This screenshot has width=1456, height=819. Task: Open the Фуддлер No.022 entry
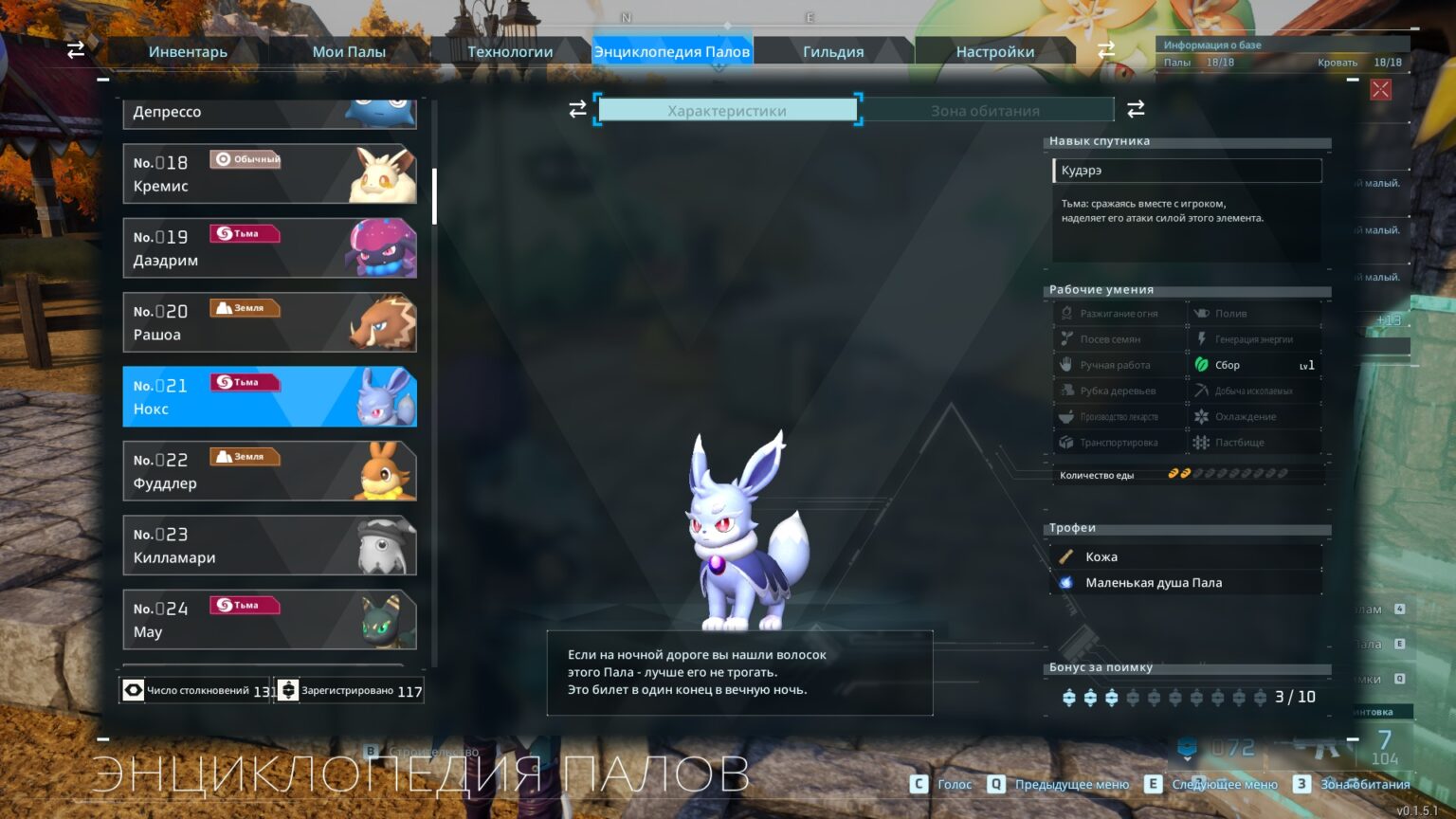pos(269,471)
